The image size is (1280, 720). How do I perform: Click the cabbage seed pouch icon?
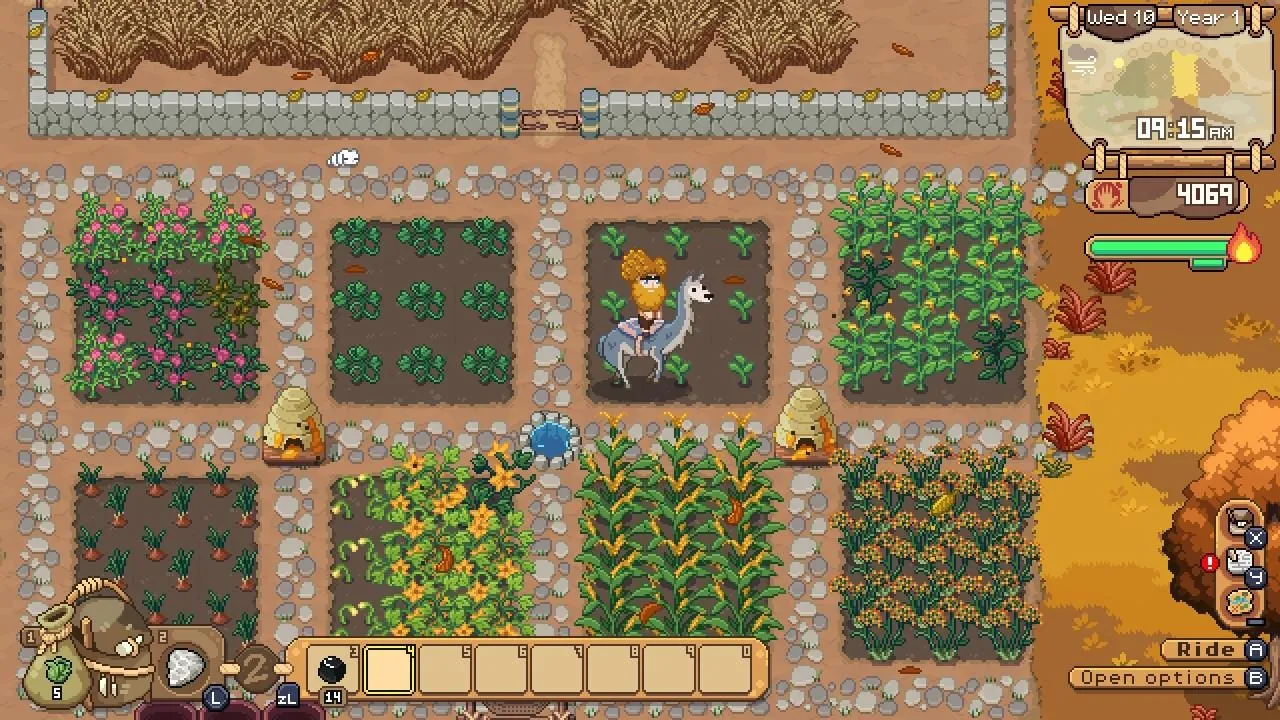click(x=58, y=672)
